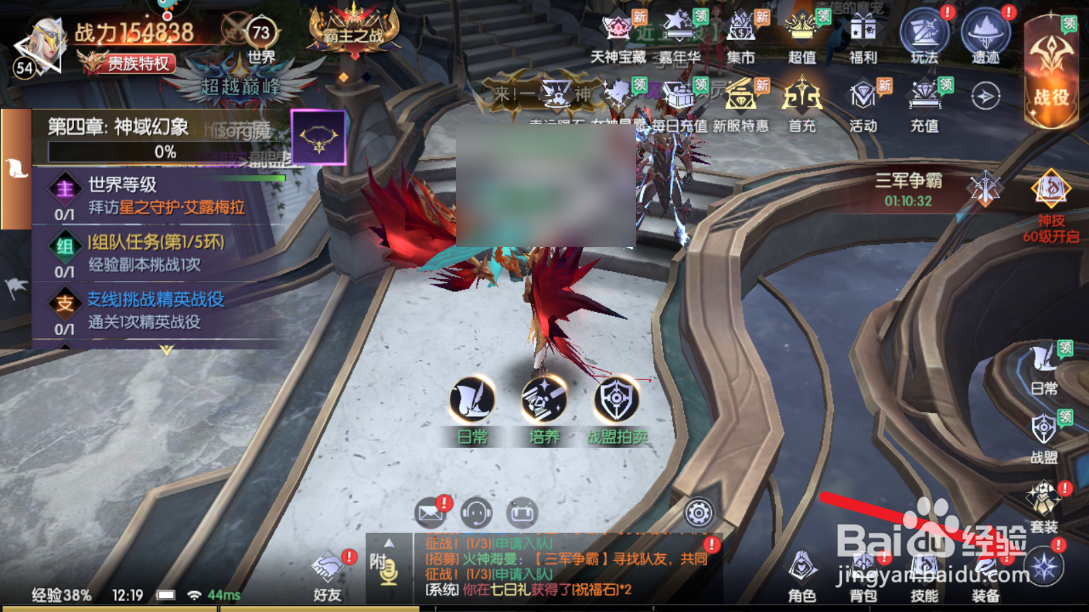1089x612 pixels.
Task: Open the 战盟 guild menu
Action: [x=1044, y=437]
